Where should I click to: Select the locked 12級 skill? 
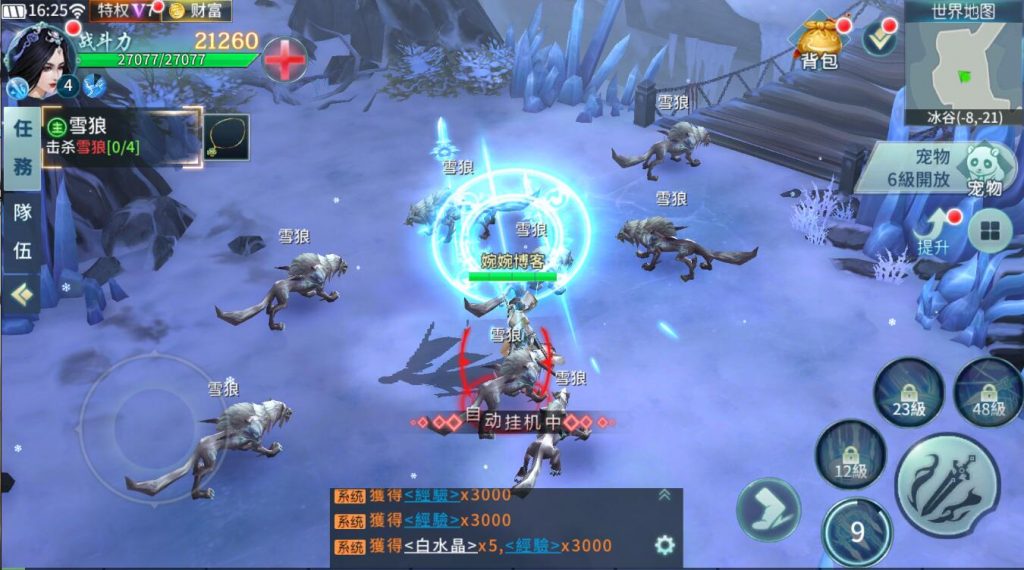pyautogui.click(x=850, y=455)
